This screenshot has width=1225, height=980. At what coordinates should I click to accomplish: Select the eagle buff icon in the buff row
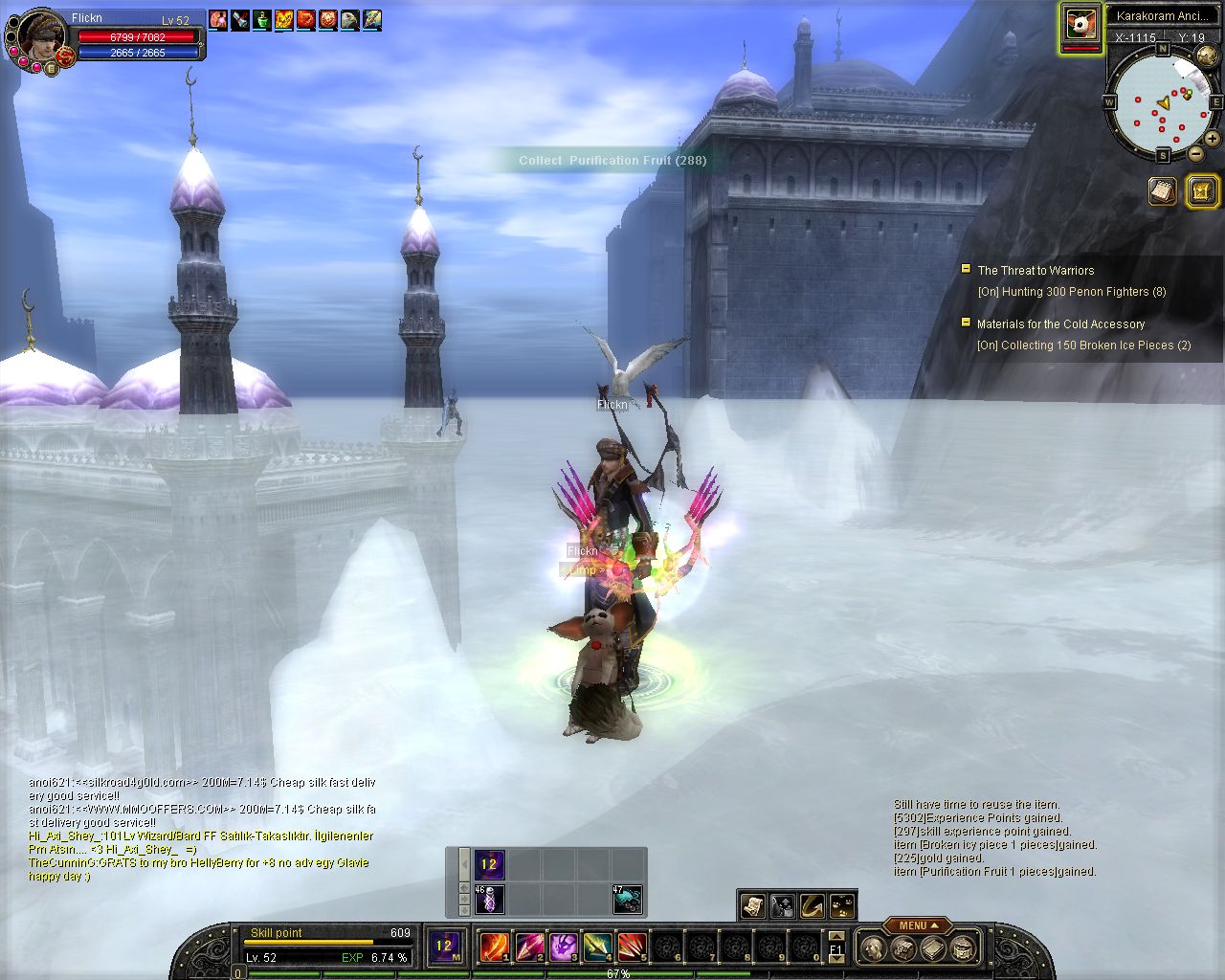coord(349,20)
